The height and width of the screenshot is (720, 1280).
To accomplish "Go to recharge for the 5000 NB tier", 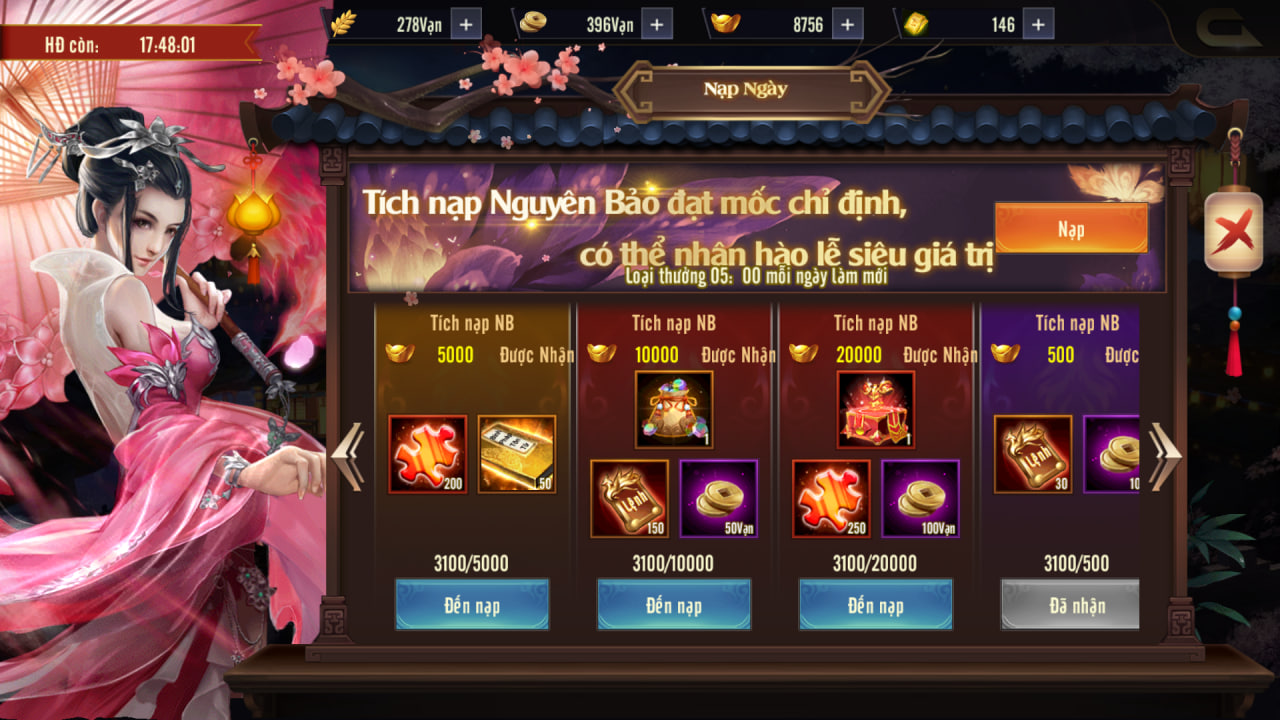I will [x=472, y=605].
